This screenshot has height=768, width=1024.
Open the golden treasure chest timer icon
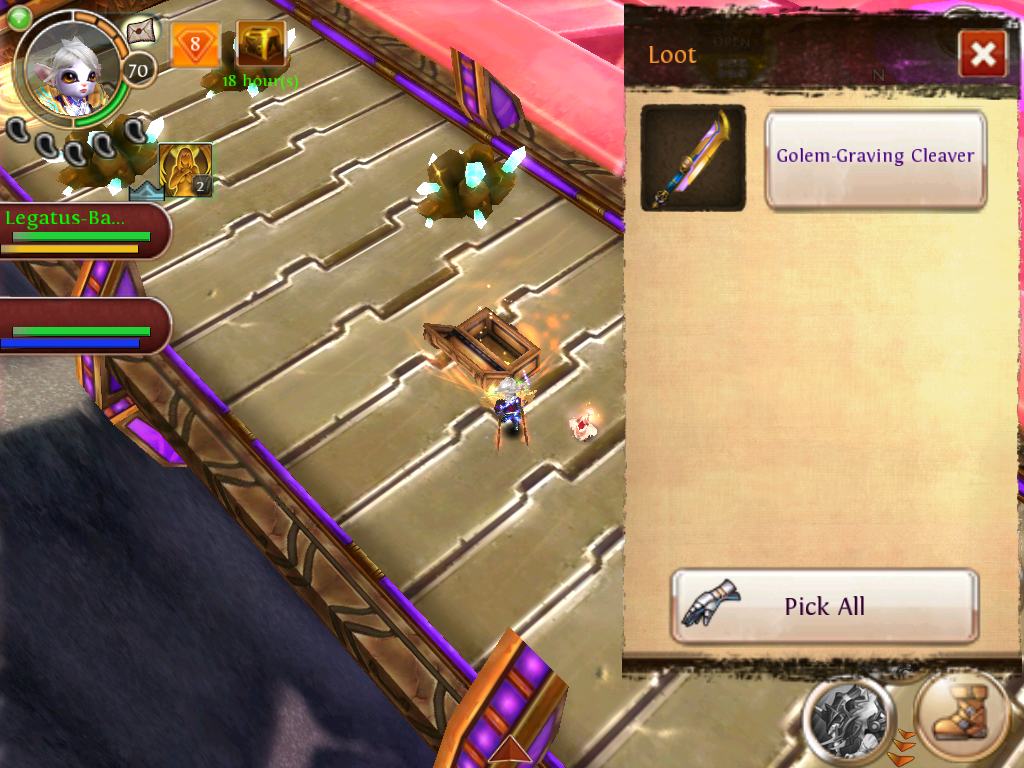point(261,44)
